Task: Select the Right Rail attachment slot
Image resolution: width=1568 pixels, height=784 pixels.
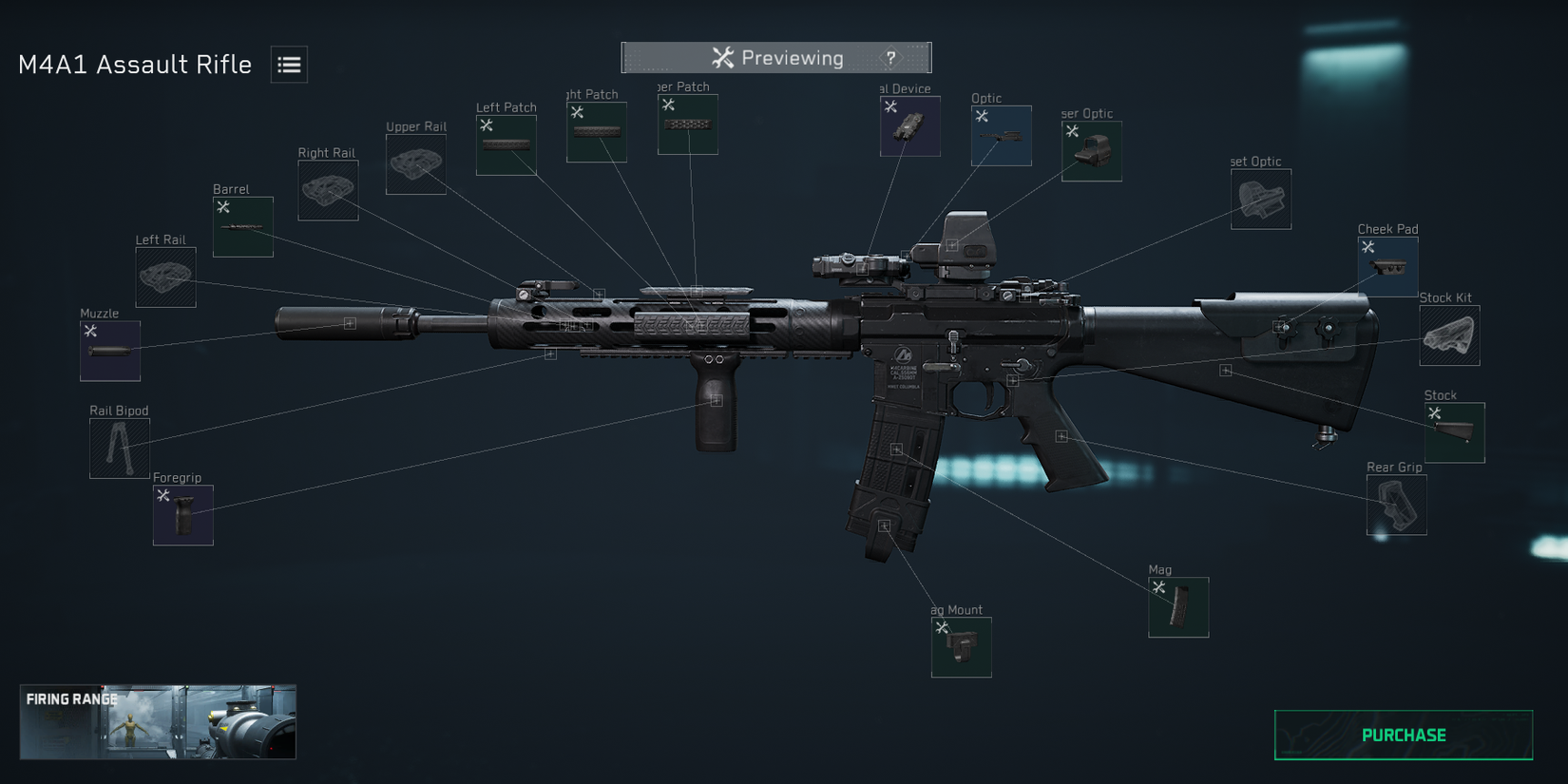Action: click(328, 189)
